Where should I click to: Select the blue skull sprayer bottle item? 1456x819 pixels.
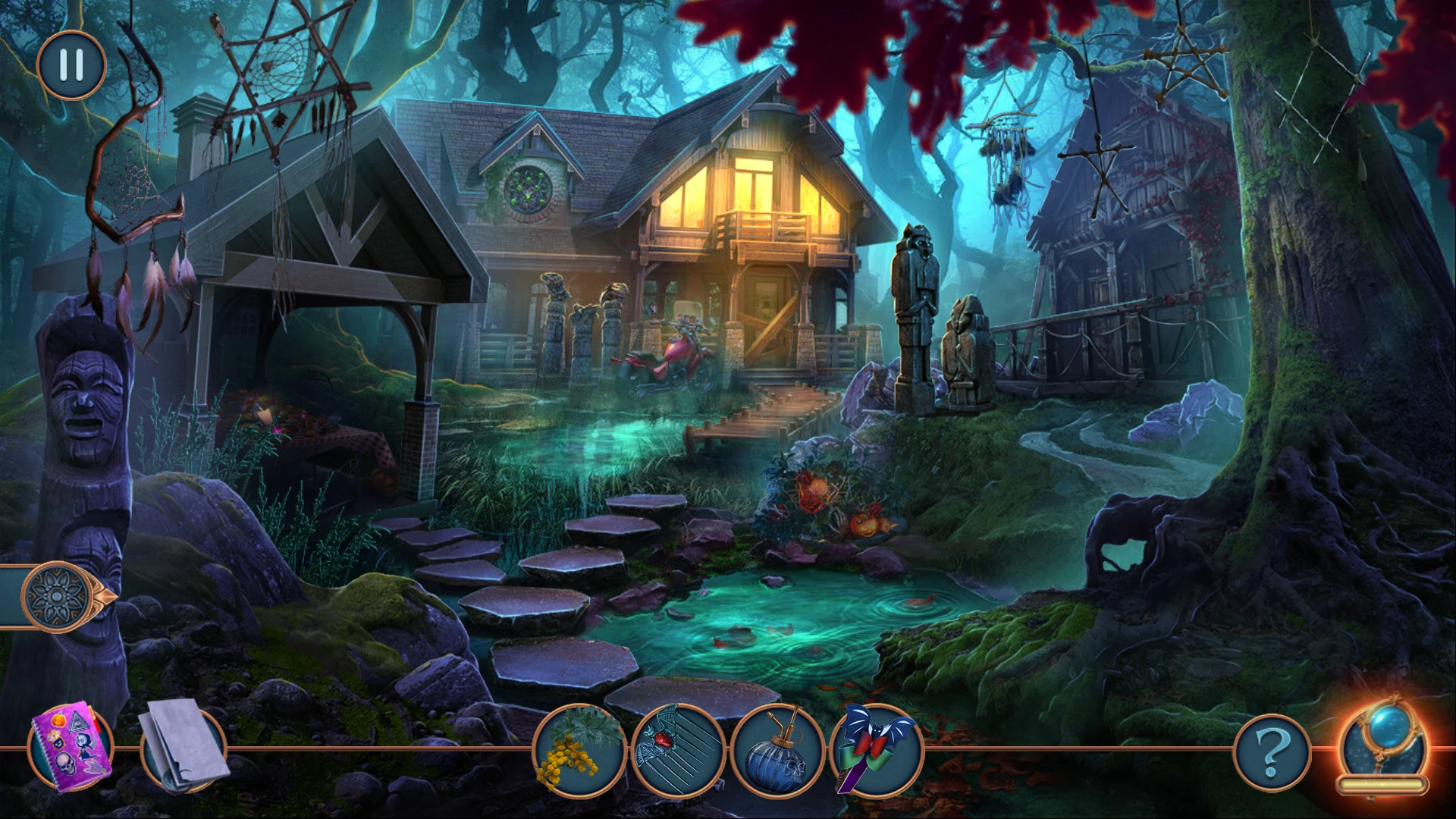(x=777, y=749)
